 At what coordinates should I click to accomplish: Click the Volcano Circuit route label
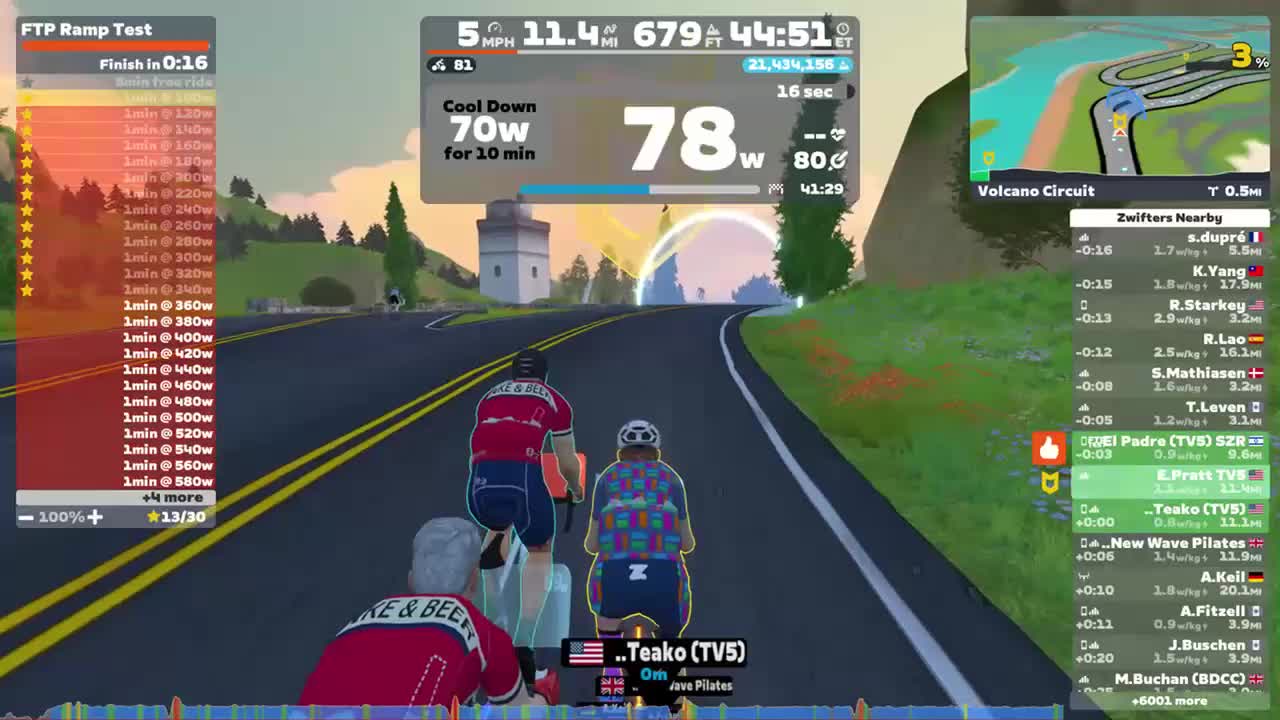point(1037,191)
